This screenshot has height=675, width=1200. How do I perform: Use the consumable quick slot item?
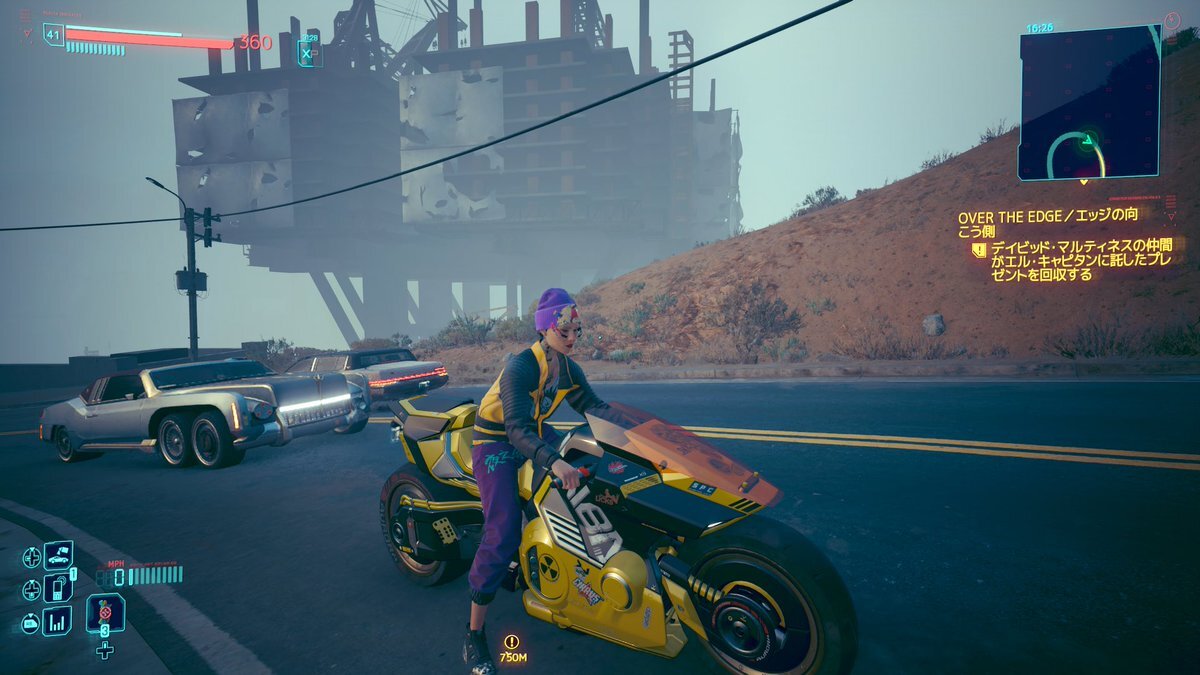(105, 612)
